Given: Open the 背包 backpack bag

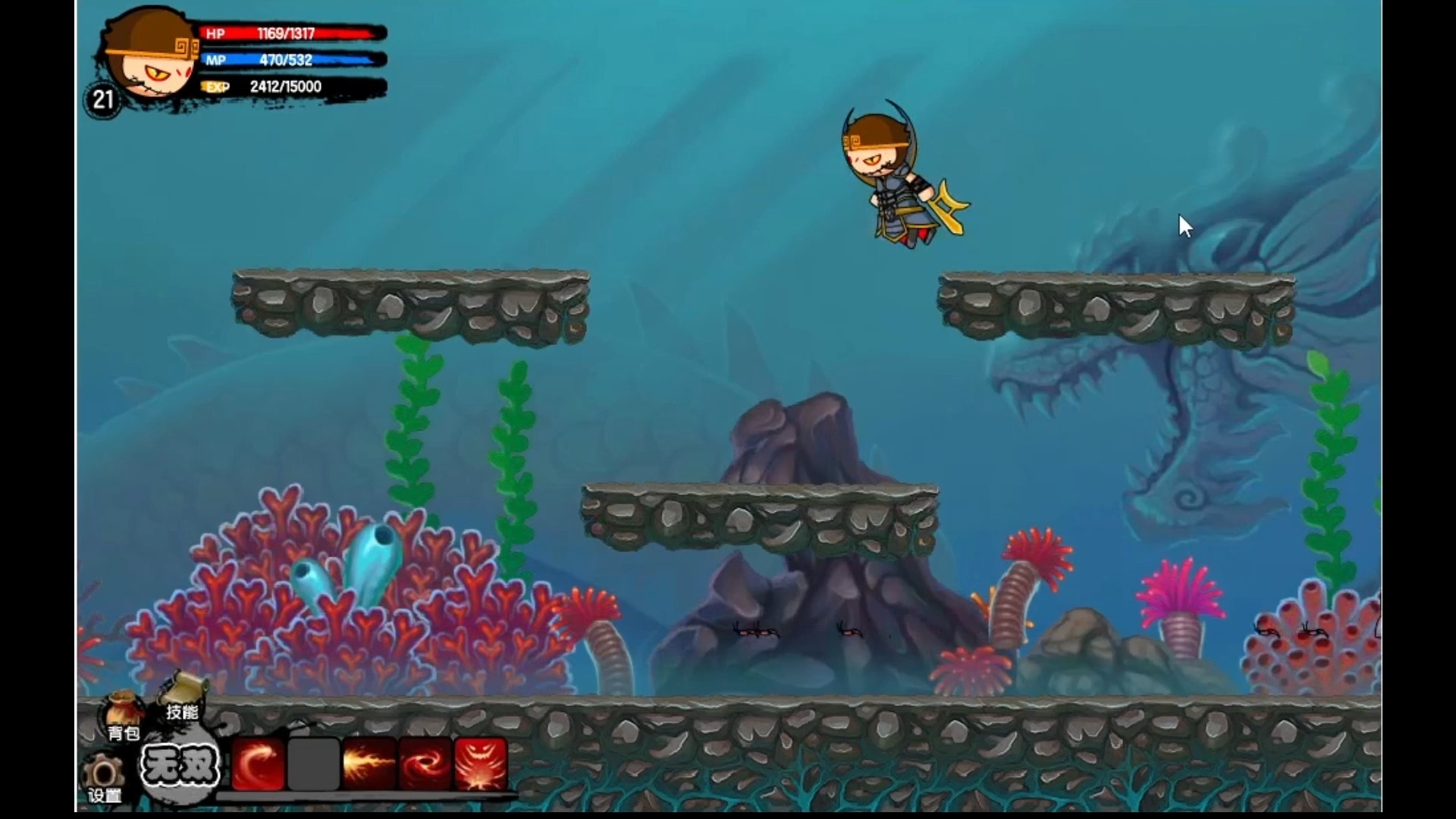Looking at the screenshot, I should click(123, 716).
